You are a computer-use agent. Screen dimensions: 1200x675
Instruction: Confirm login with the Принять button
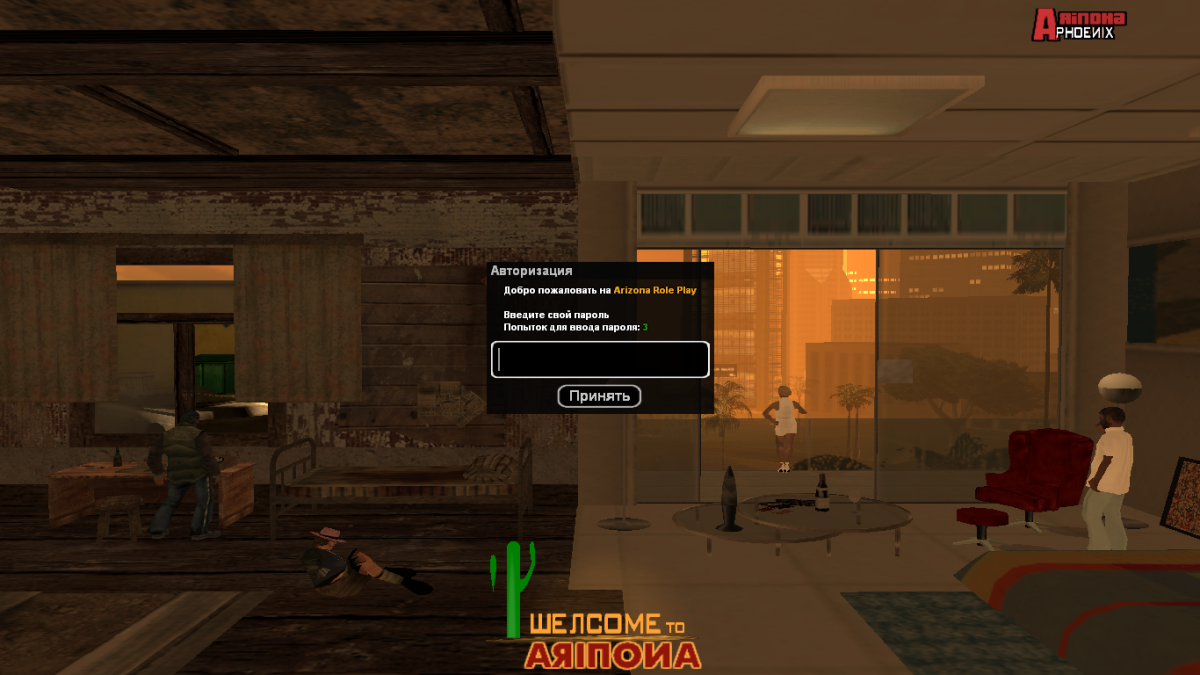coord(599,396)
